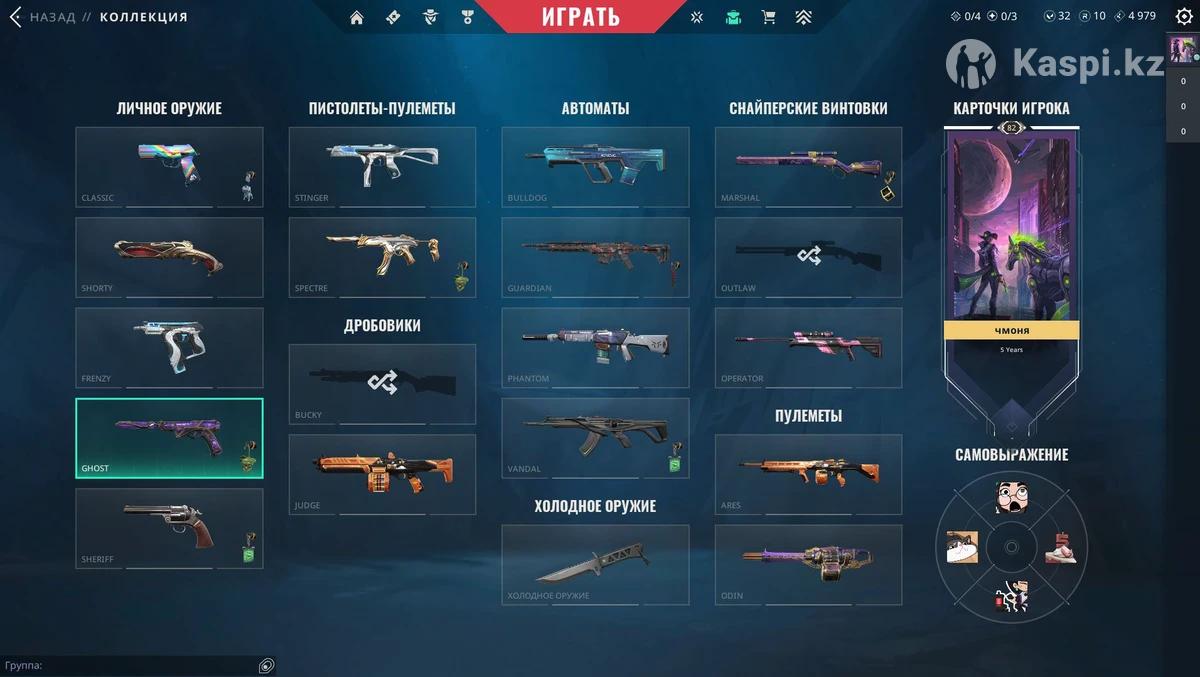Pick the highlighted Ghost weapon slot
The image size is (1200, 677).
(169, 438)
